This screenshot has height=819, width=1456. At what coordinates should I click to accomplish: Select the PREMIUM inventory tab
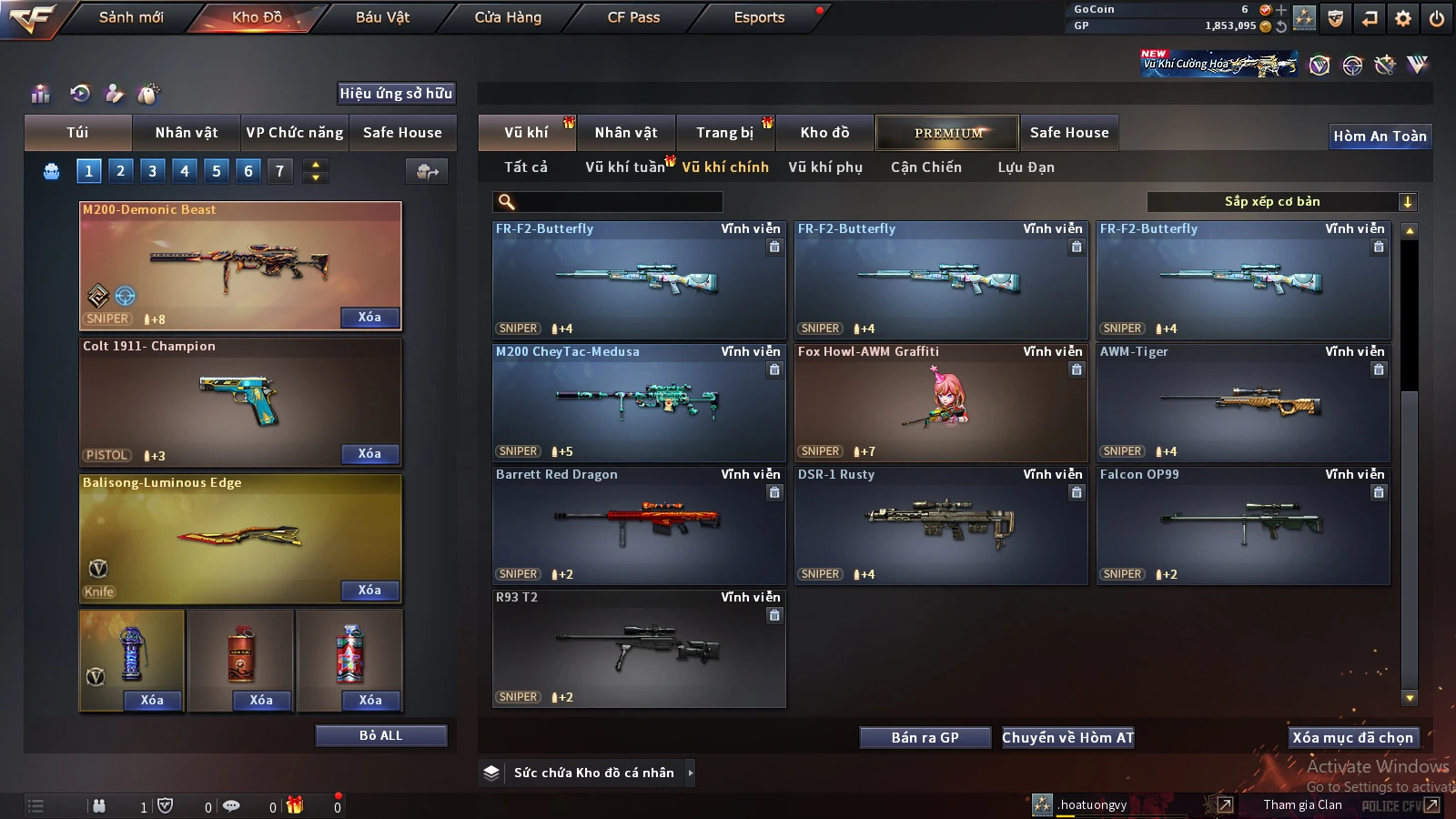[x=947, y=133]
